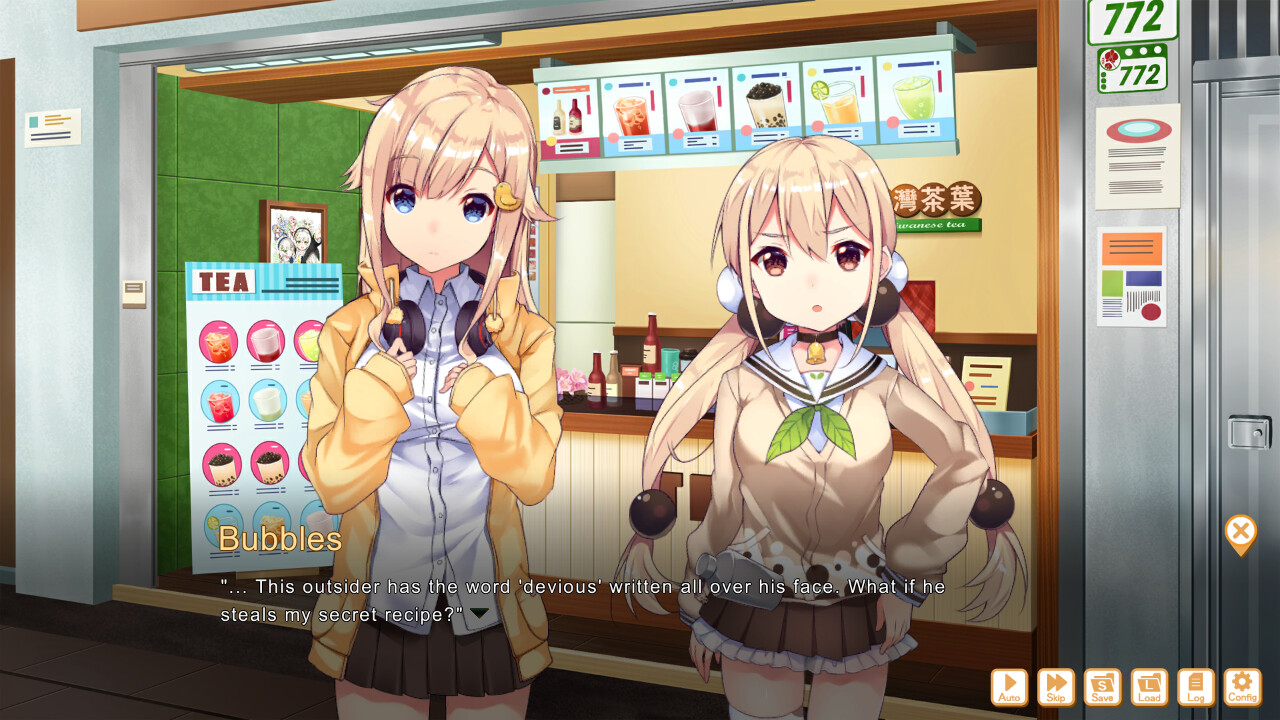Open the Config gear icon

click(x=1242, y=686)
